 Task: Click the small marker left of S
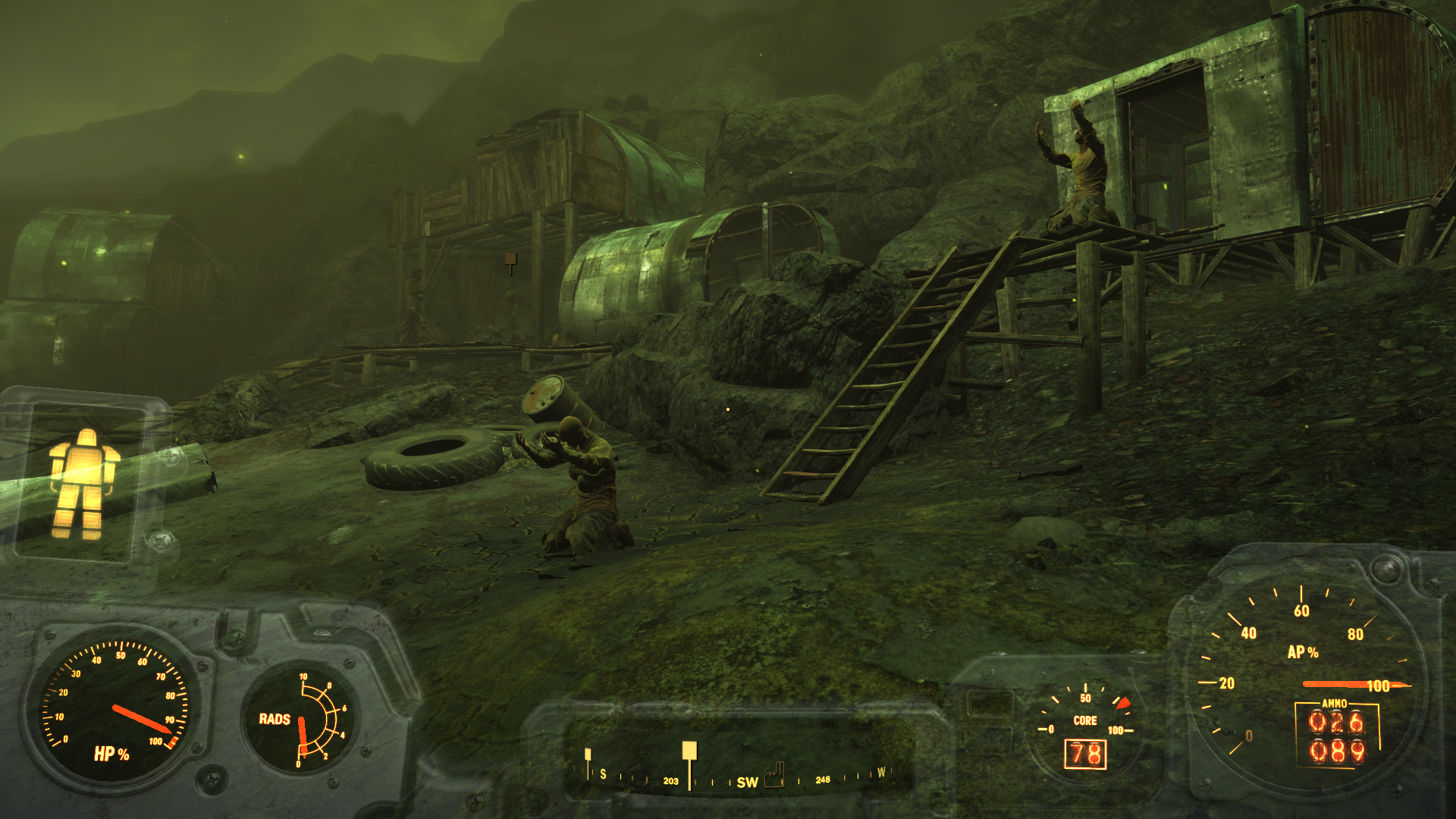(x=588, y=755)
